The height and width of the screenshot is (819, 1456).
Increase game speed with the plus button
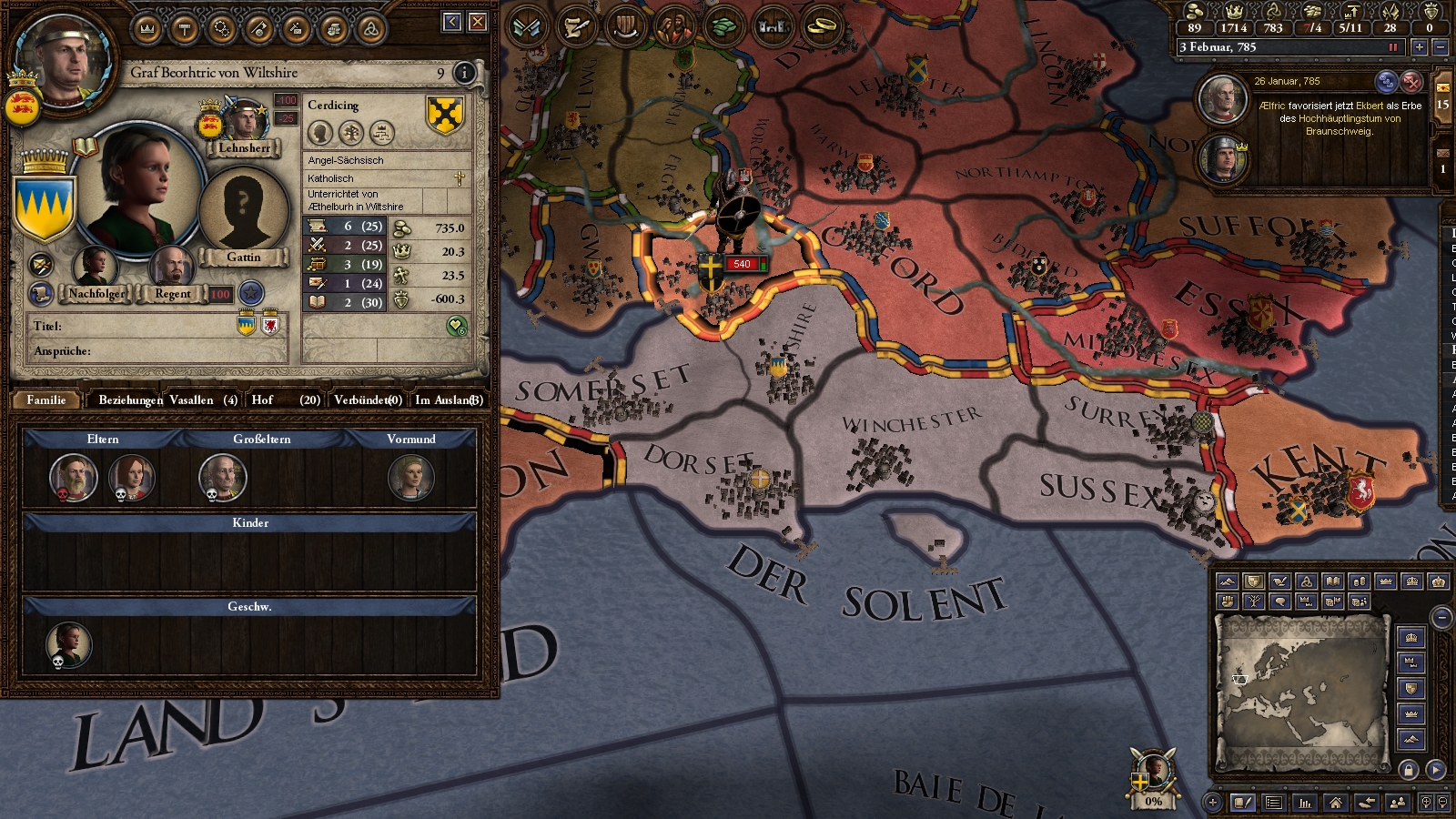(x=1420, y=47)
